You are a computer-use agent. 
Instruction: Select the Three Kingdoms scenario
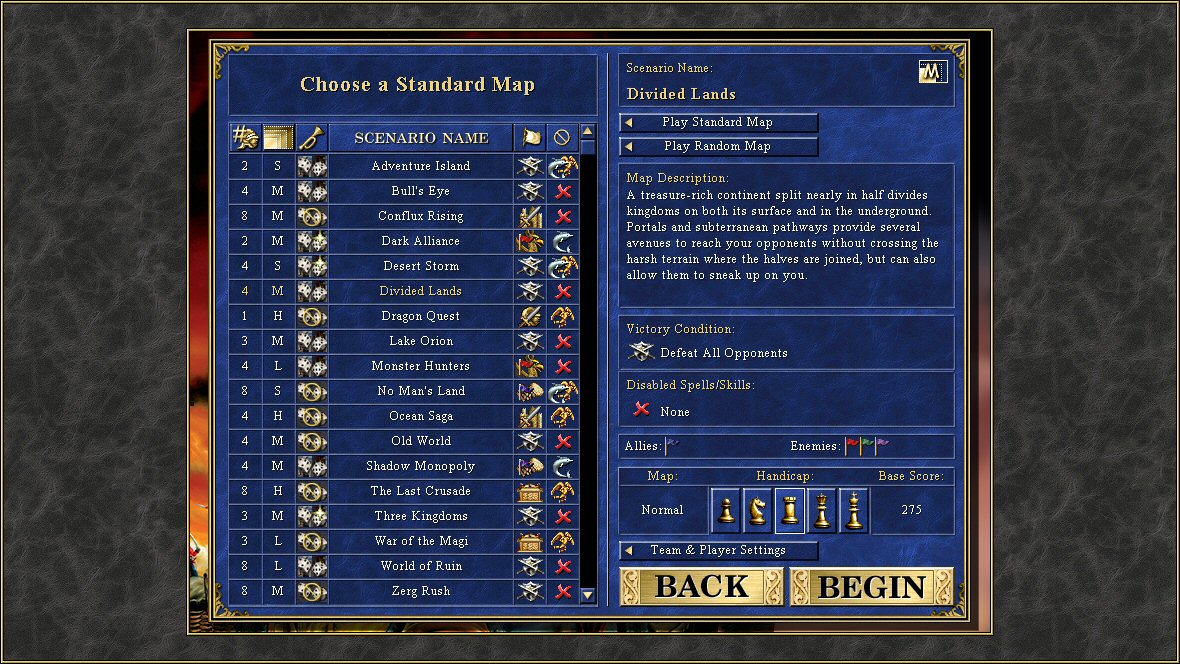tap(420, 516)
